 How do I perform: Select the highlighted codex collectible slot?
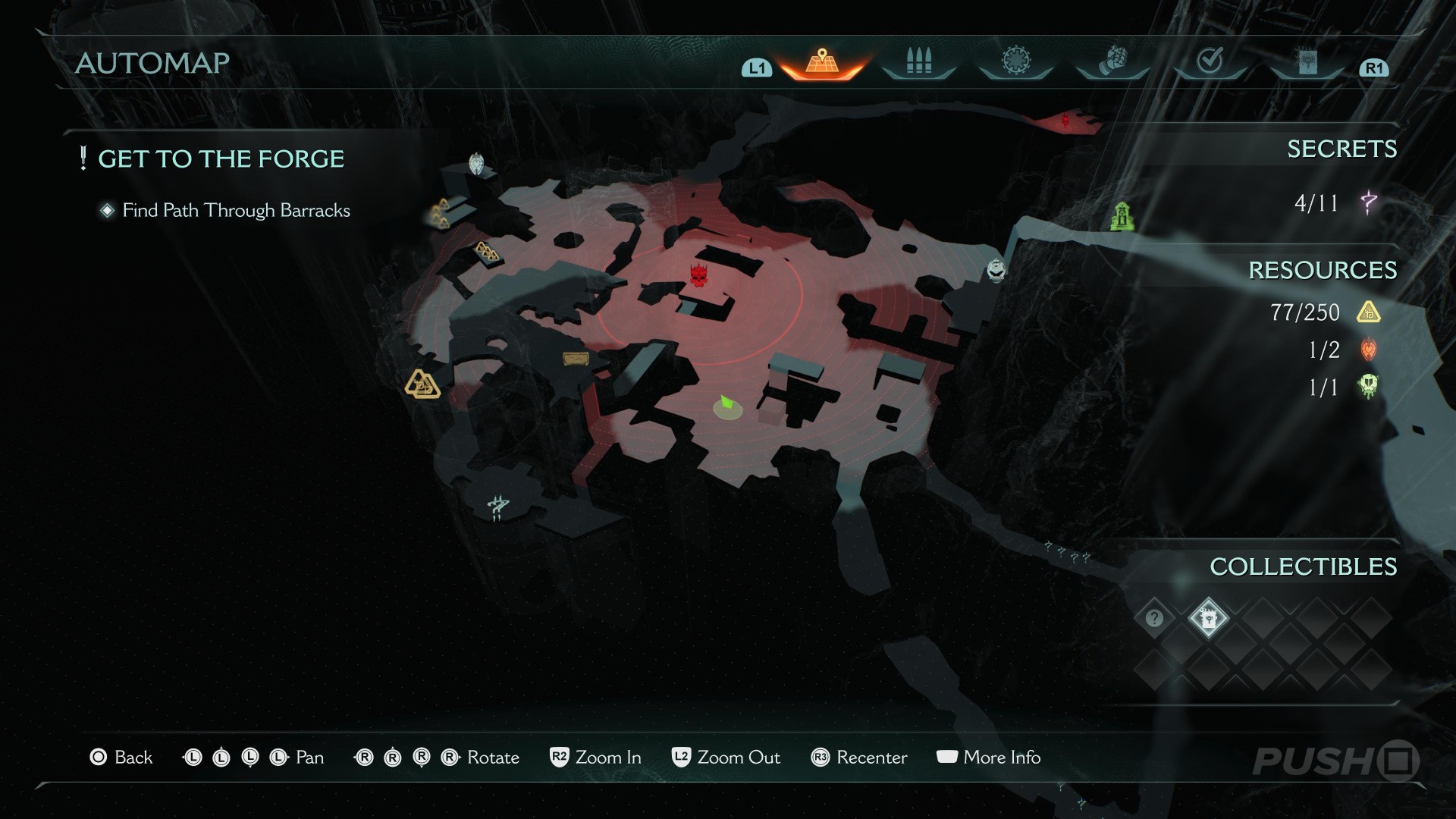coord(1208,618)
